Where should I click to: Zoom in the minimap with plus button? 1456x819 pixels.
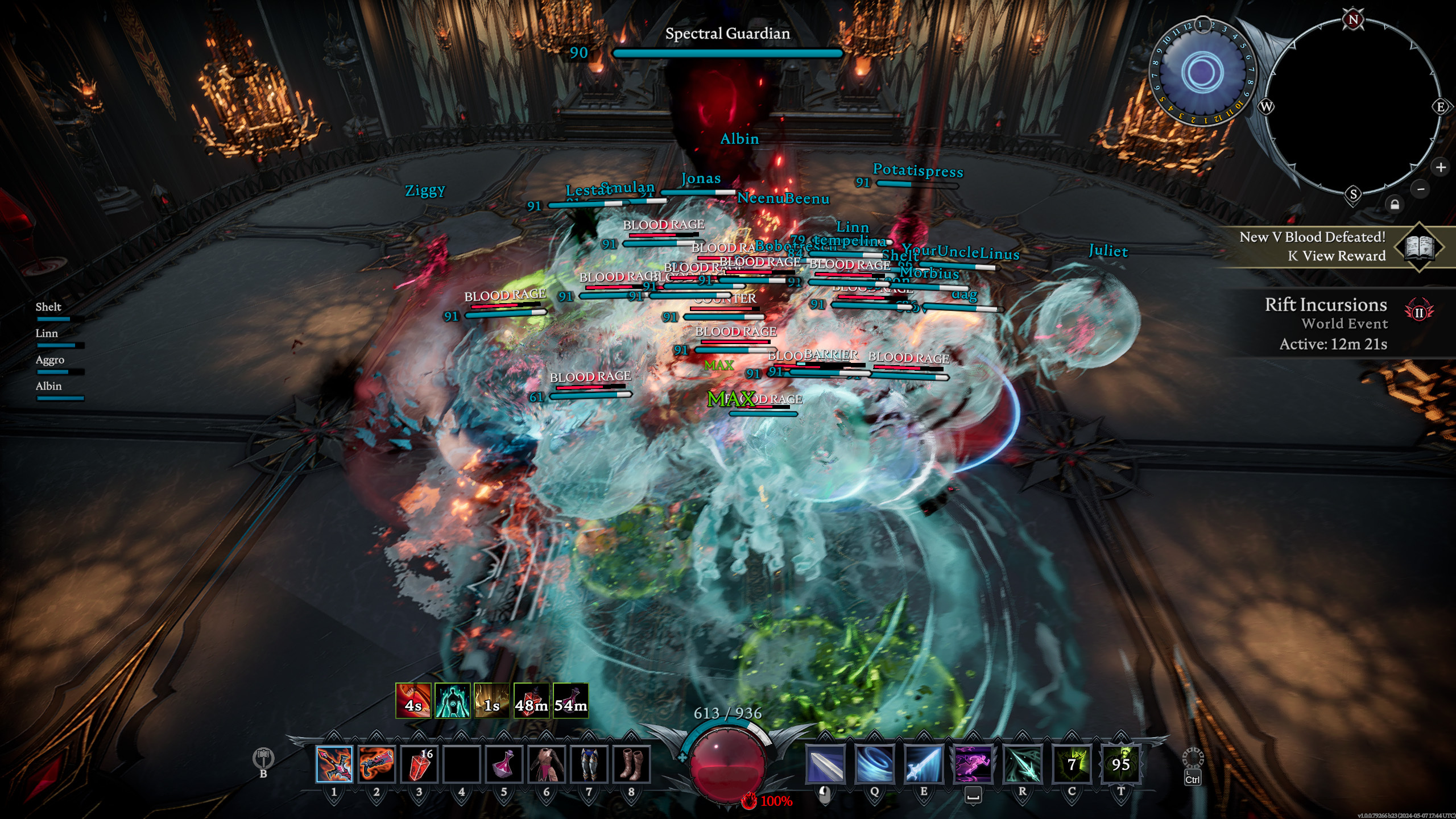coord(1441,167)
